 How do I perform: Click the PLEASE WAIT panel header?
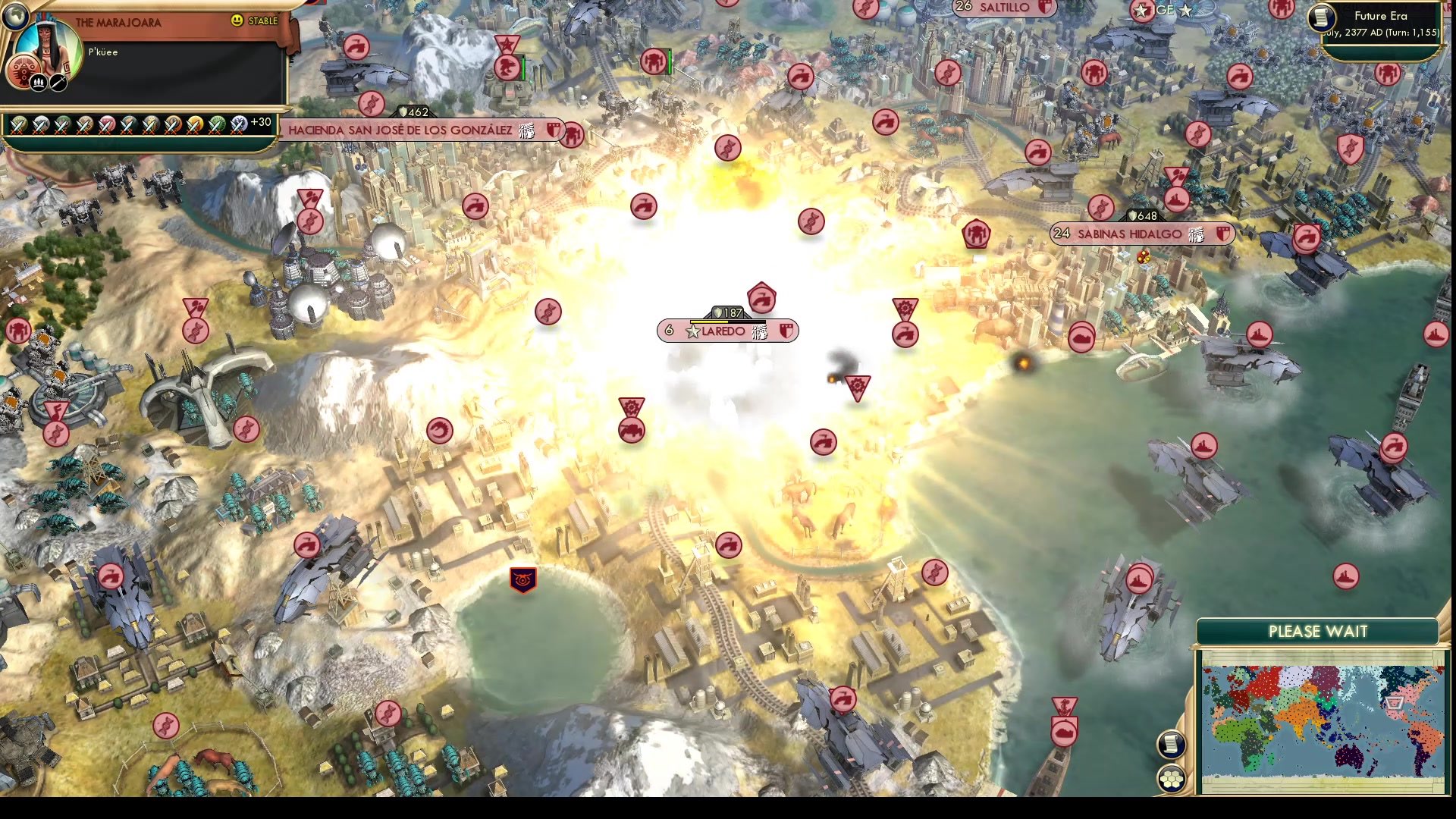pos(1317,631)
